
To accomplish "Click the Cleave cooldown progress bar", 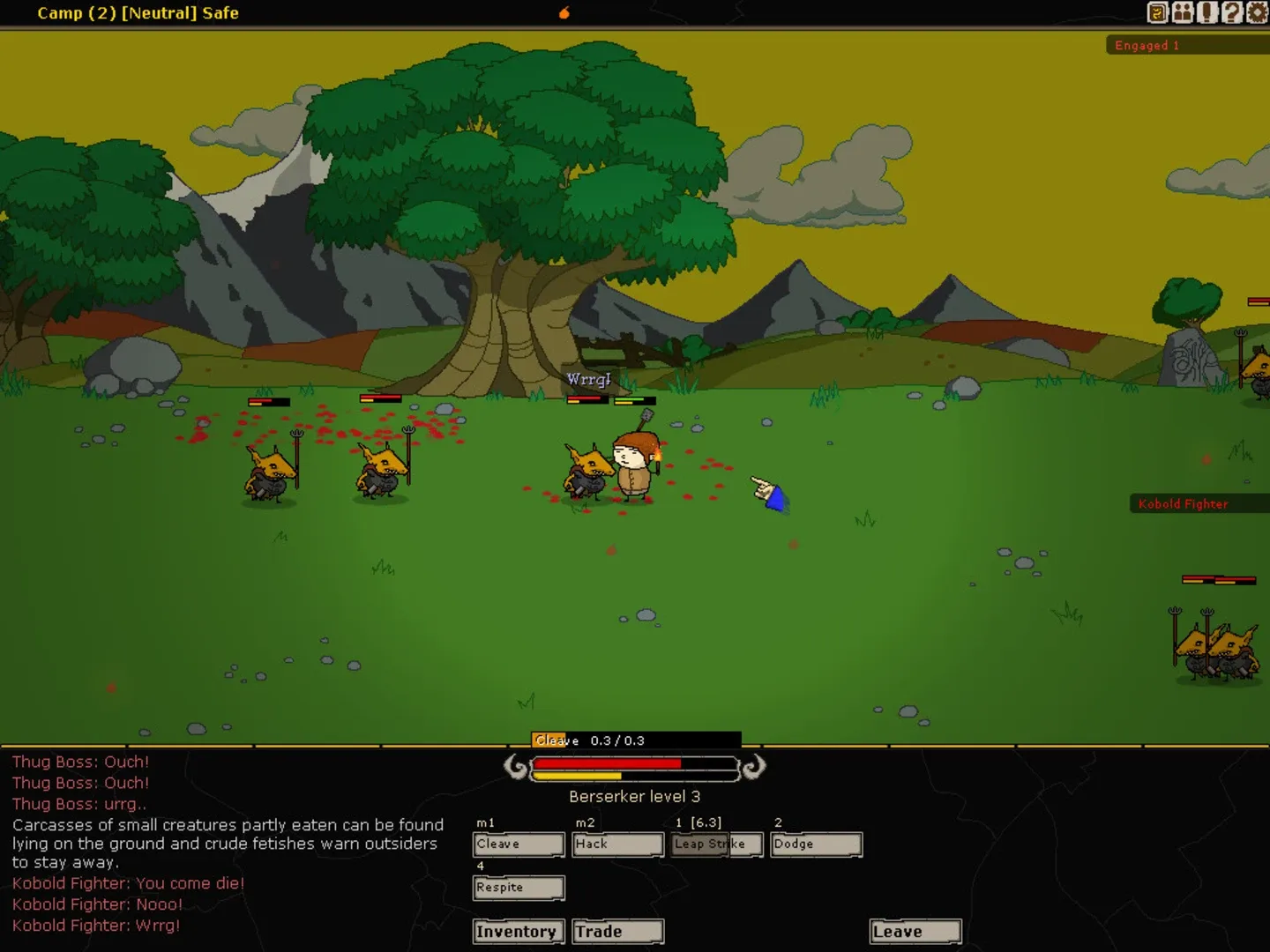I will (x=635, y=740).
